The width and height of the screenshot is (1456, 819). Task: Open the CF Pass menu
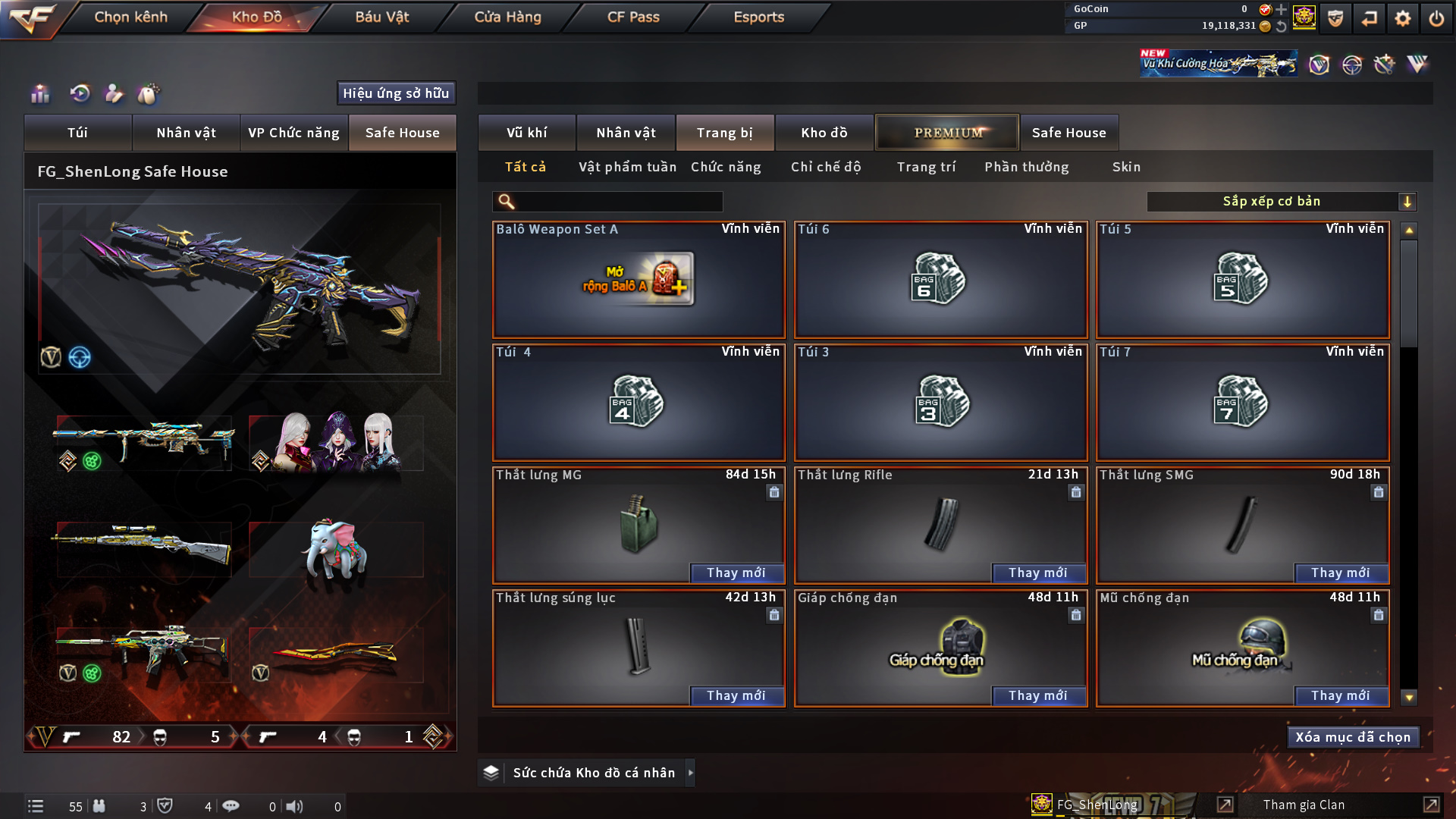tap(633, 17)
